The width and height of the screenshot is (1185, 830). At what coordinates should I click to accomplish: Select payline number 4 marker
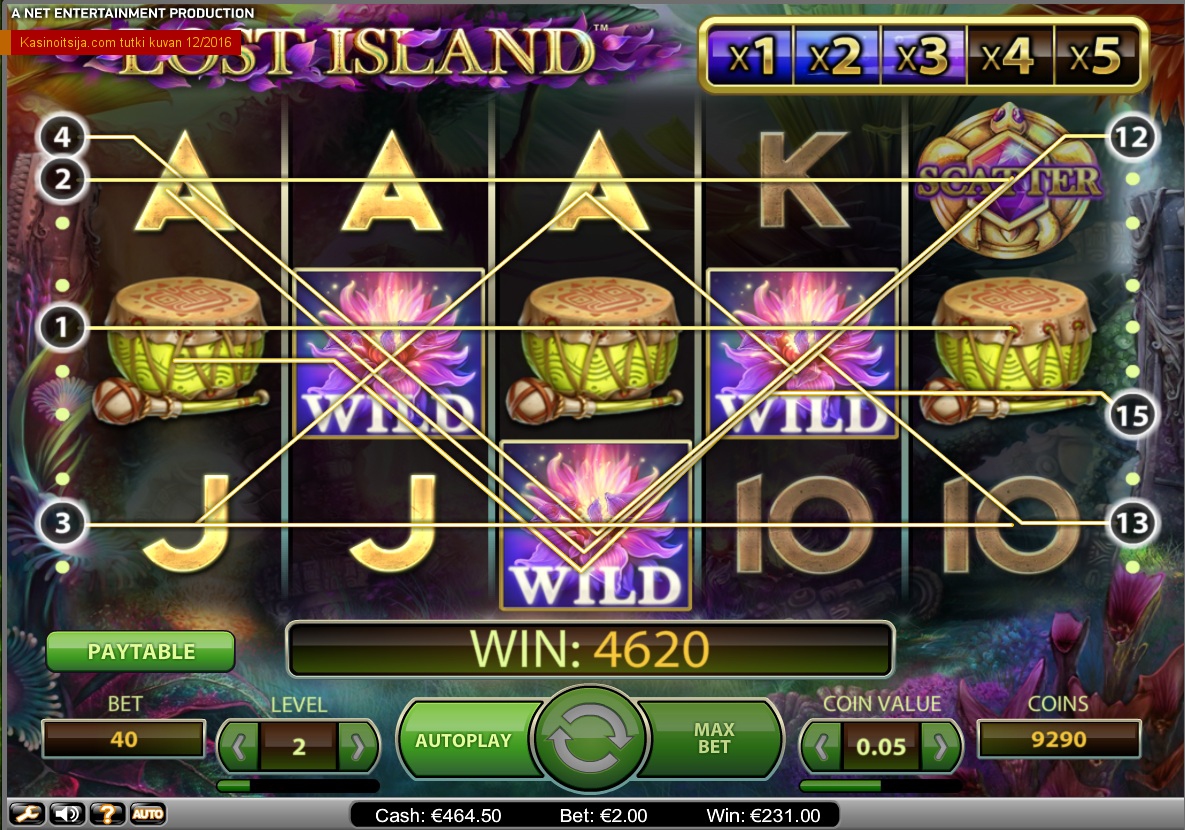(x=63, y=136)
